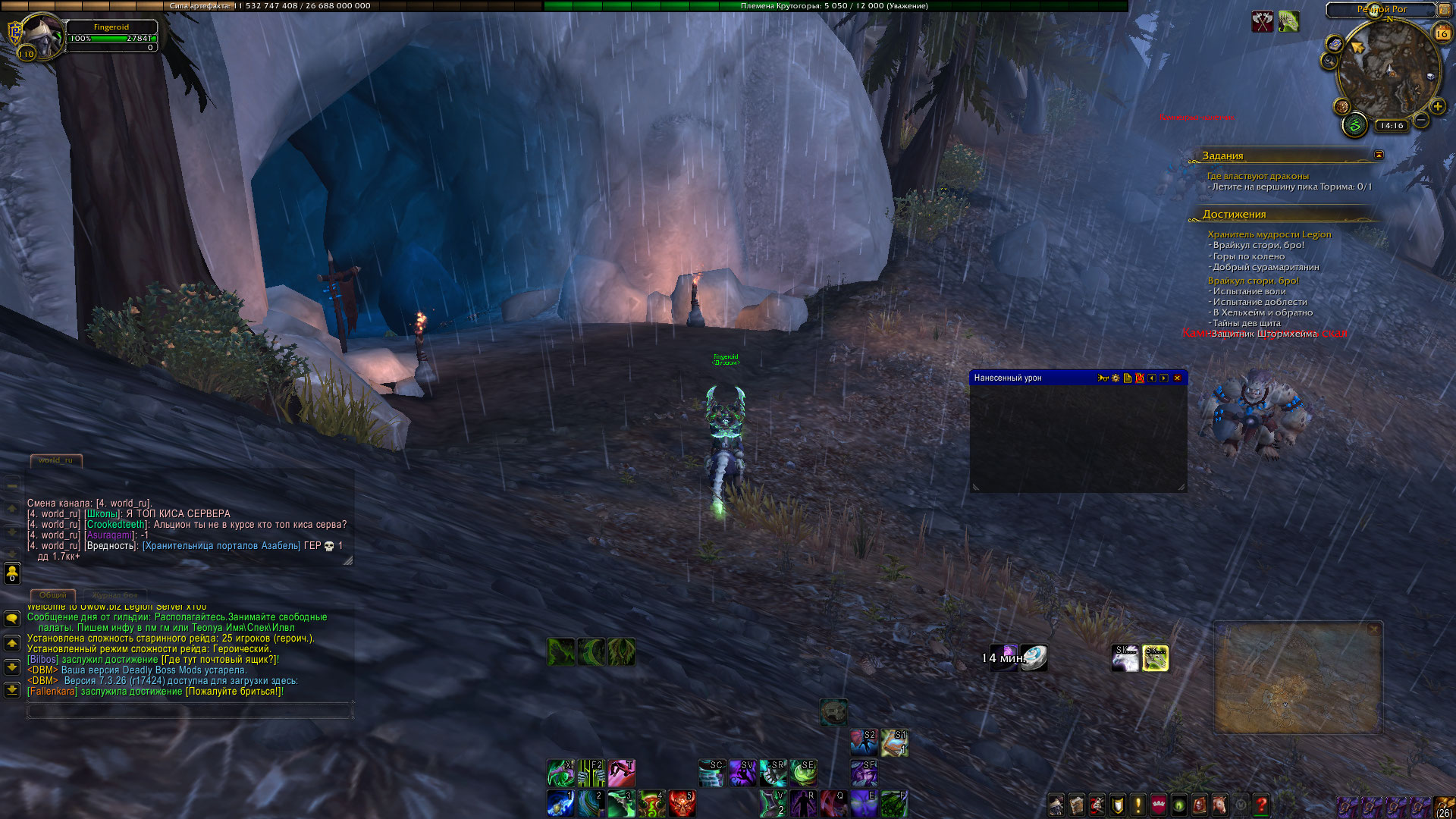Image resolution: width=1456 pixels, height=819 pixels.
Task: Click the minimap tracking magnifier button
Action: tap(1329, 61)
